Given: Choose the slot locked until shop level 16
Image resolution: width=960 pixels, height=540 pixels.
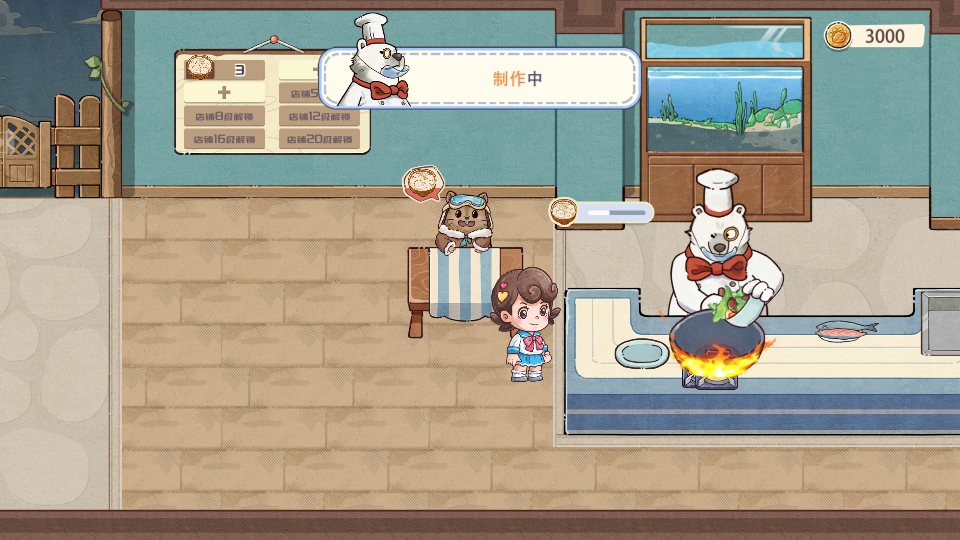Looking at the screenshot, I should 225,139.
